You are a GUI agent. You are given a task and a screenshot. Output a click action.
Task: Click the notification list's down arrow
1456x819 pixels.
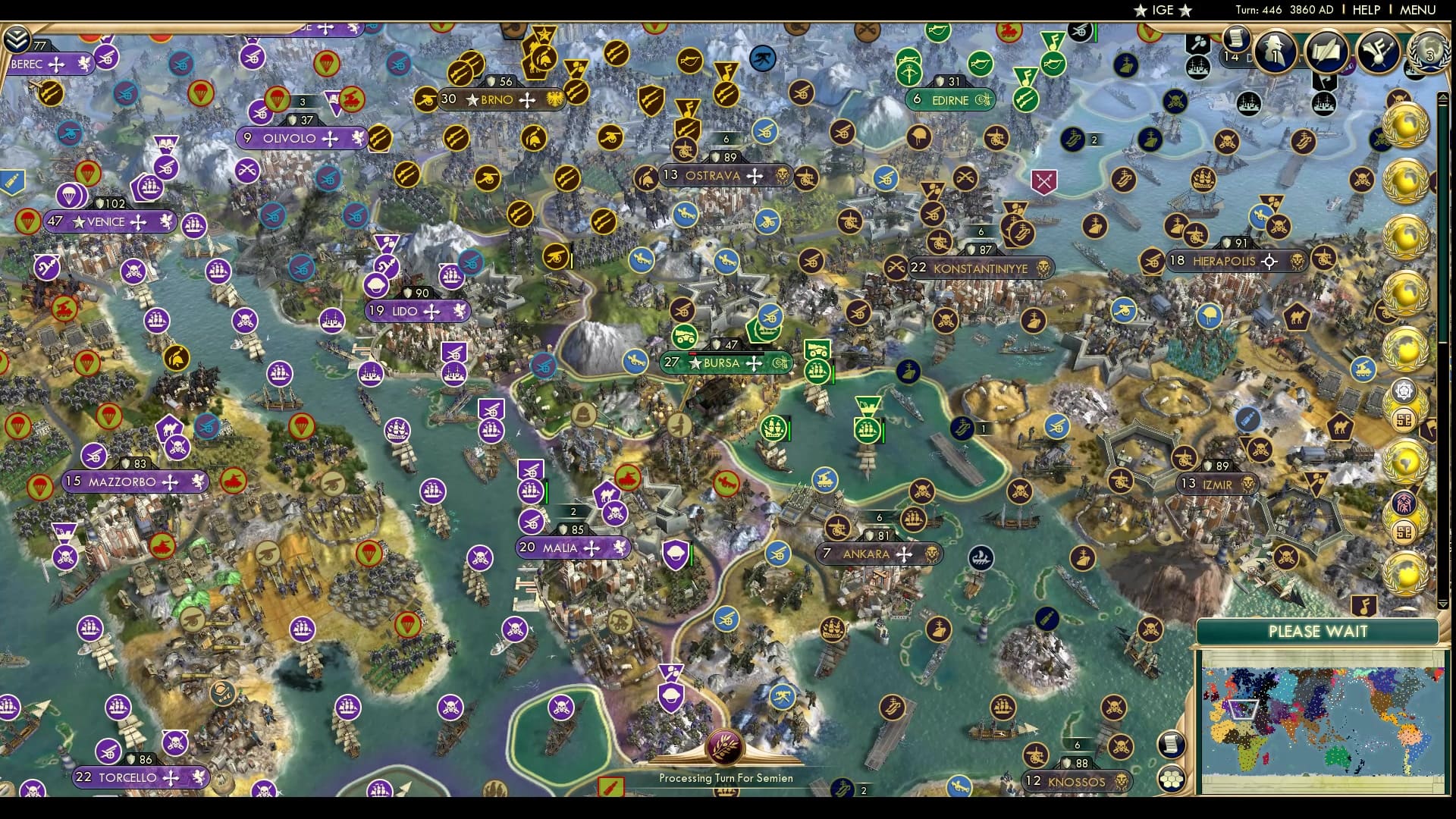coord(1443,604)
